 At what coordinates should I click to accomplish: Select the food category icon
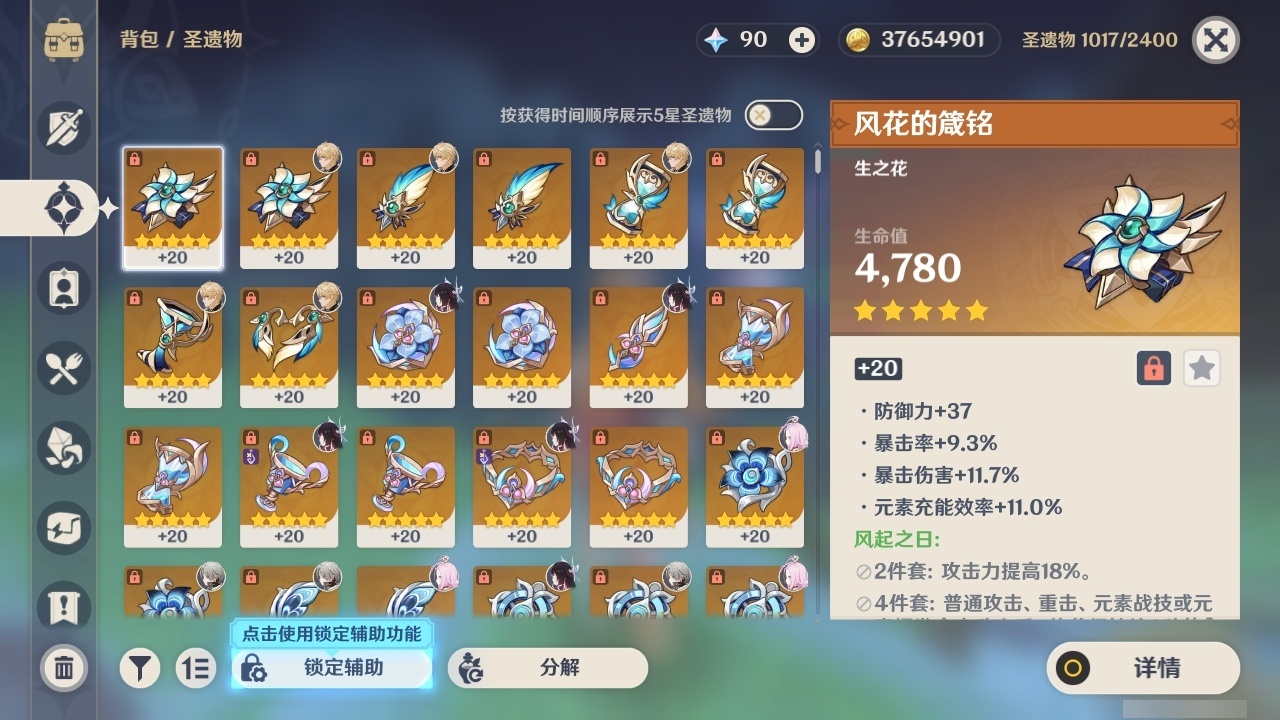pyautogui.click(x=62, y=368)
